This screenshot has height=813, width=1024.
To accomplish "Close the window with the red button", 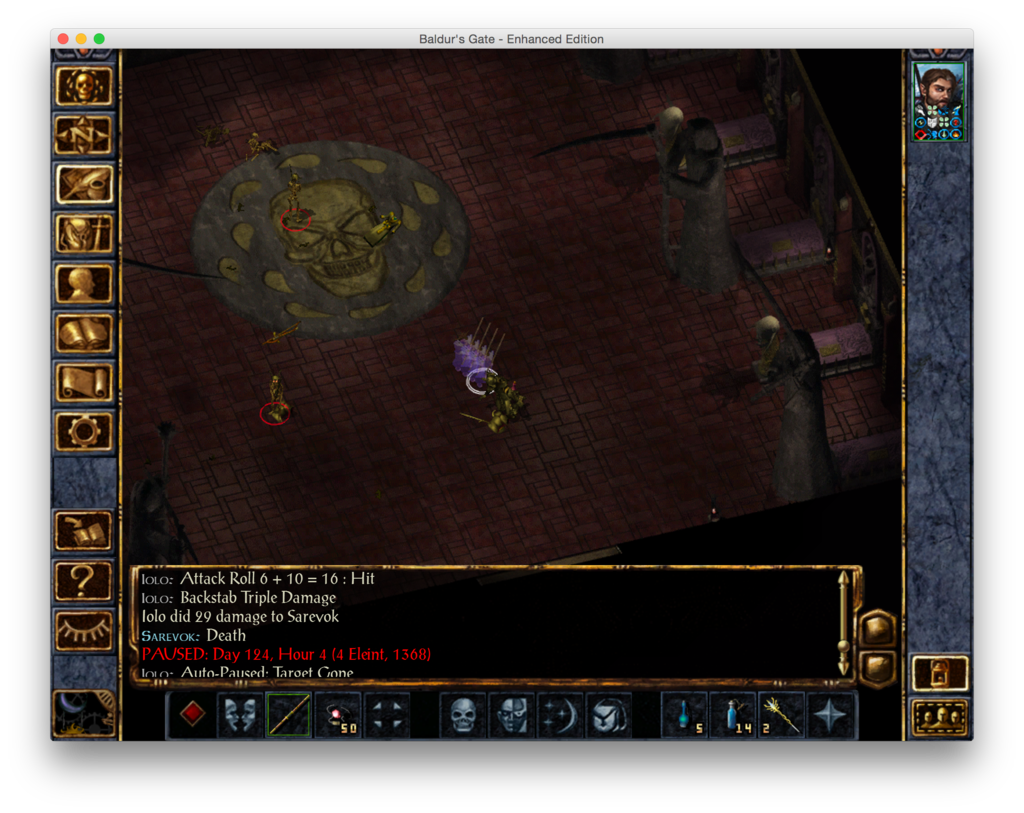I will [63, 39].
